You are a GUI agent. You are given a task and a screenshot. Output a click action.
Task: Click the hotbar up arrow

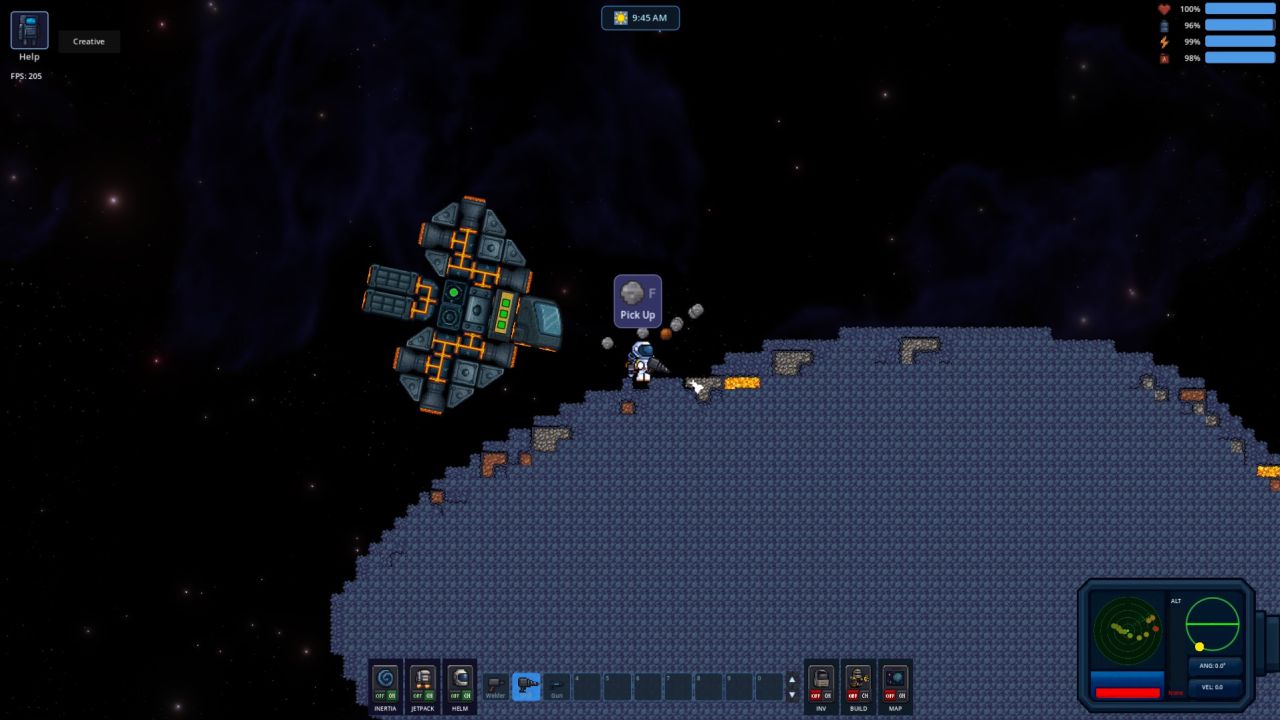pyautogui.click(x=792, y=679)
